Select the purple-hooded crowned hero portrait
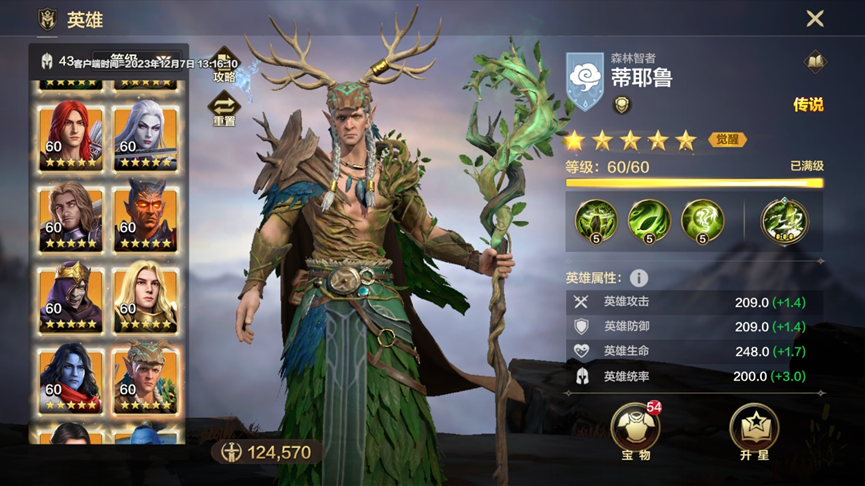Image resolution: width=865 pixels, height=486 pixels. pyautogui.click(x=71, y=295)
